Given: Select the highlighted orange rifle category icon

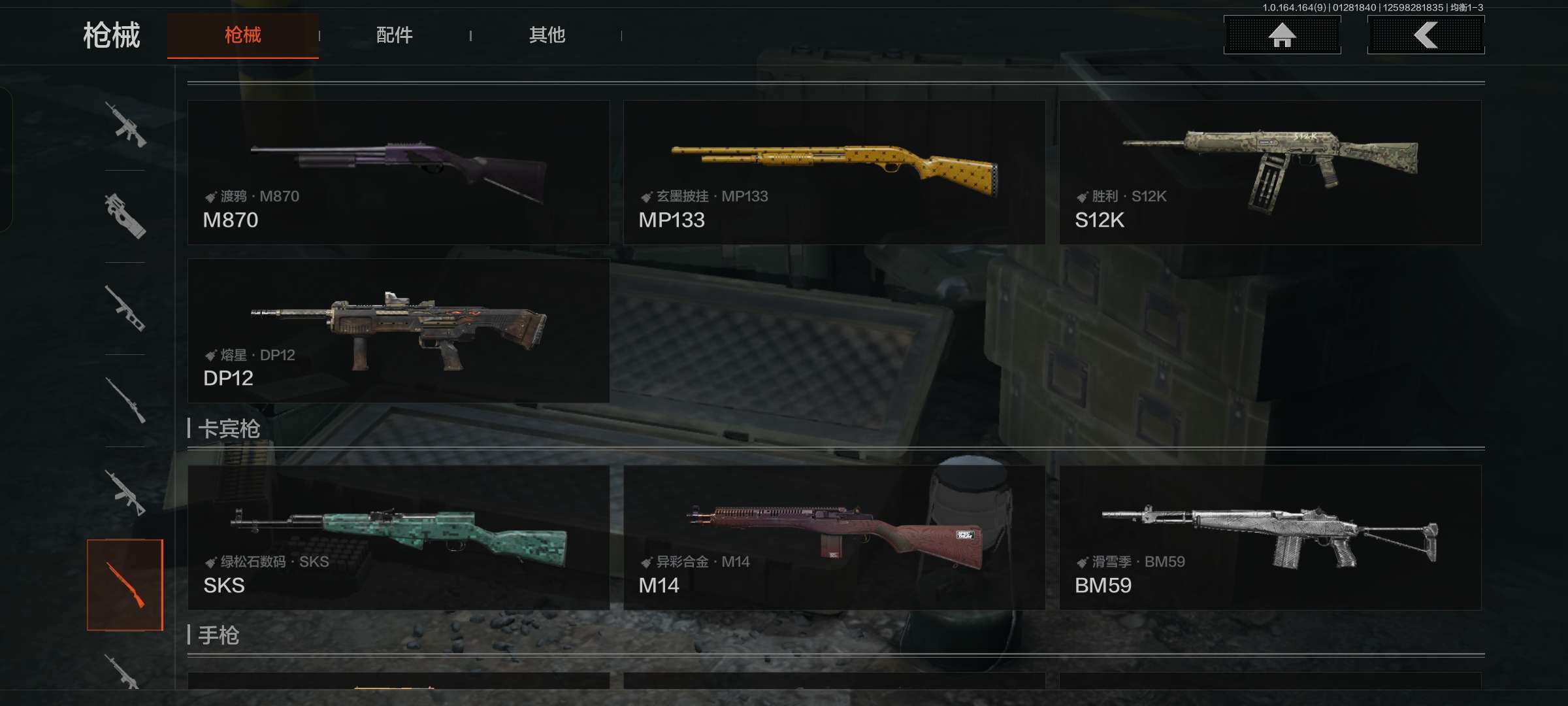Looking at the screenshot, I should click(x=125, y=584).
